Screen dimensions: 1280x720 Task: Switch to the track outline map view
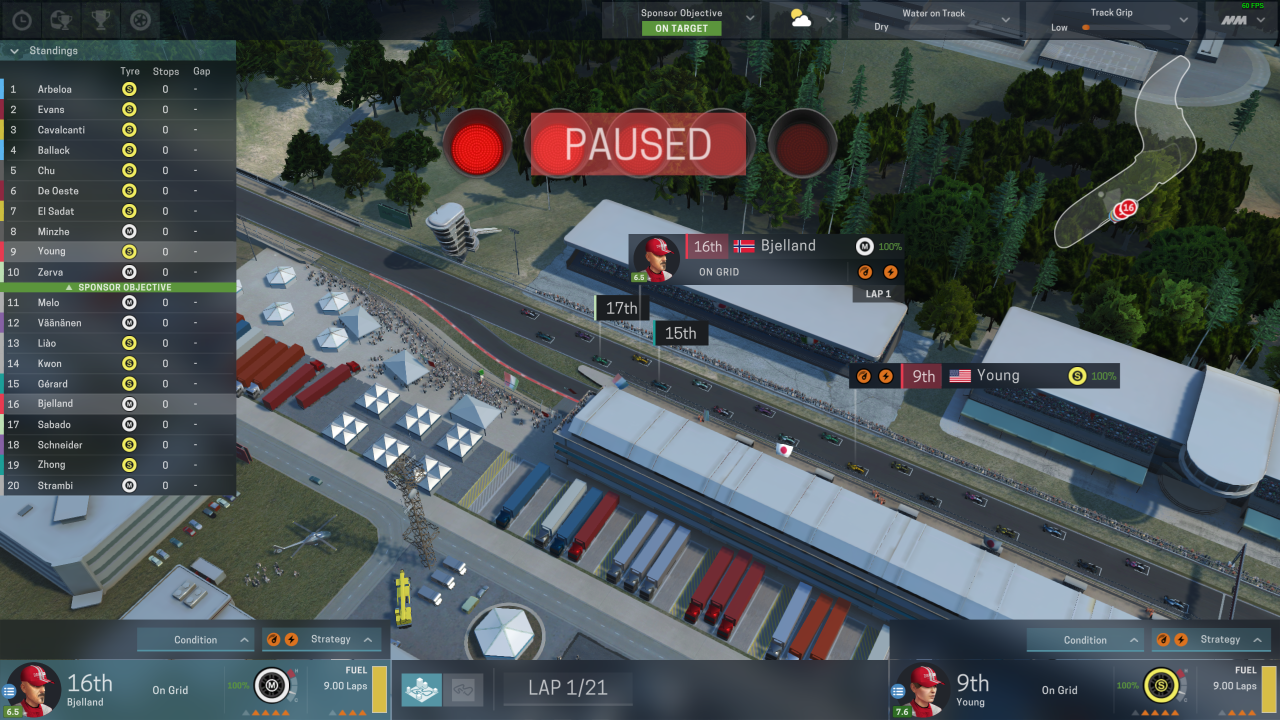[462, 689]
